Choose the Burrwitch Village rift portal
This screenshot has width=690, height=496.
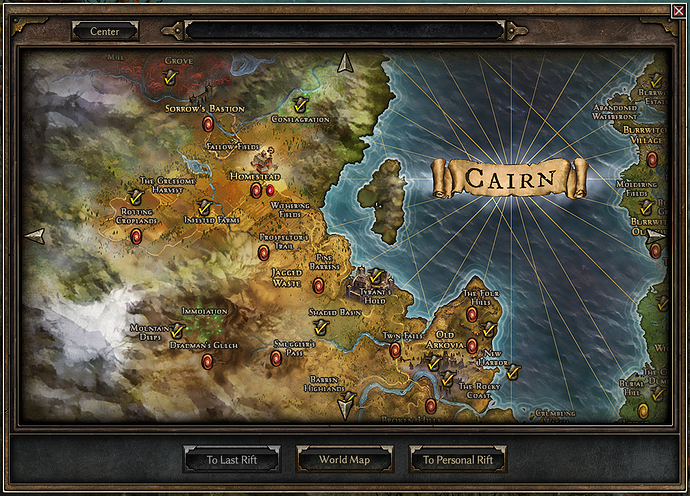pyautogui.click(x=652, y=158)
